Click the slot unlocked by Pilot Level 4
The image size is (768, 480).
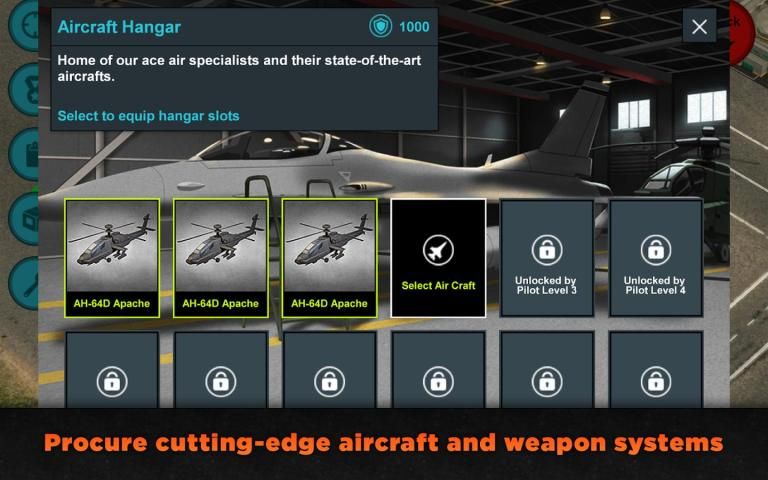pyautogui.click(x=655, y=258)
